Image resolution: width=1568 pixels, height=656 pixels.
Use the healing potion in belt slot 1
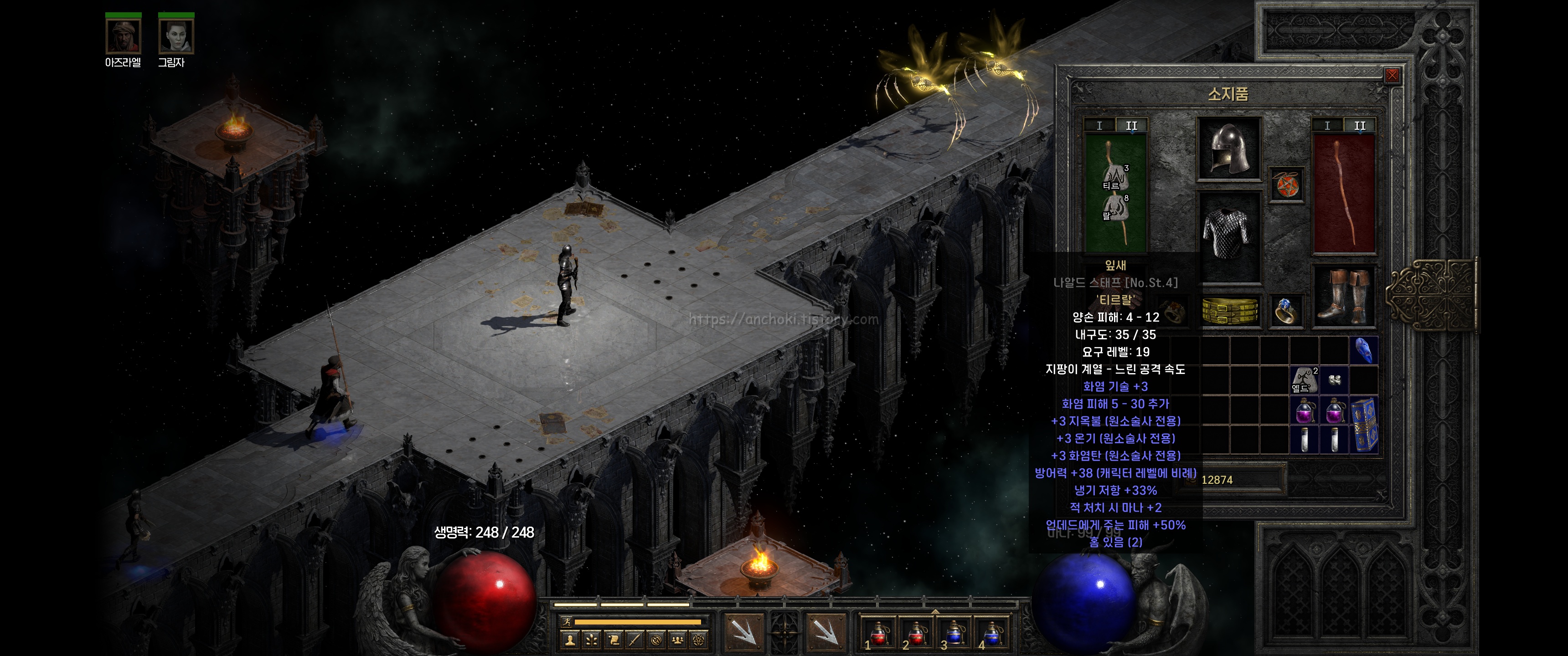point(878,633)
